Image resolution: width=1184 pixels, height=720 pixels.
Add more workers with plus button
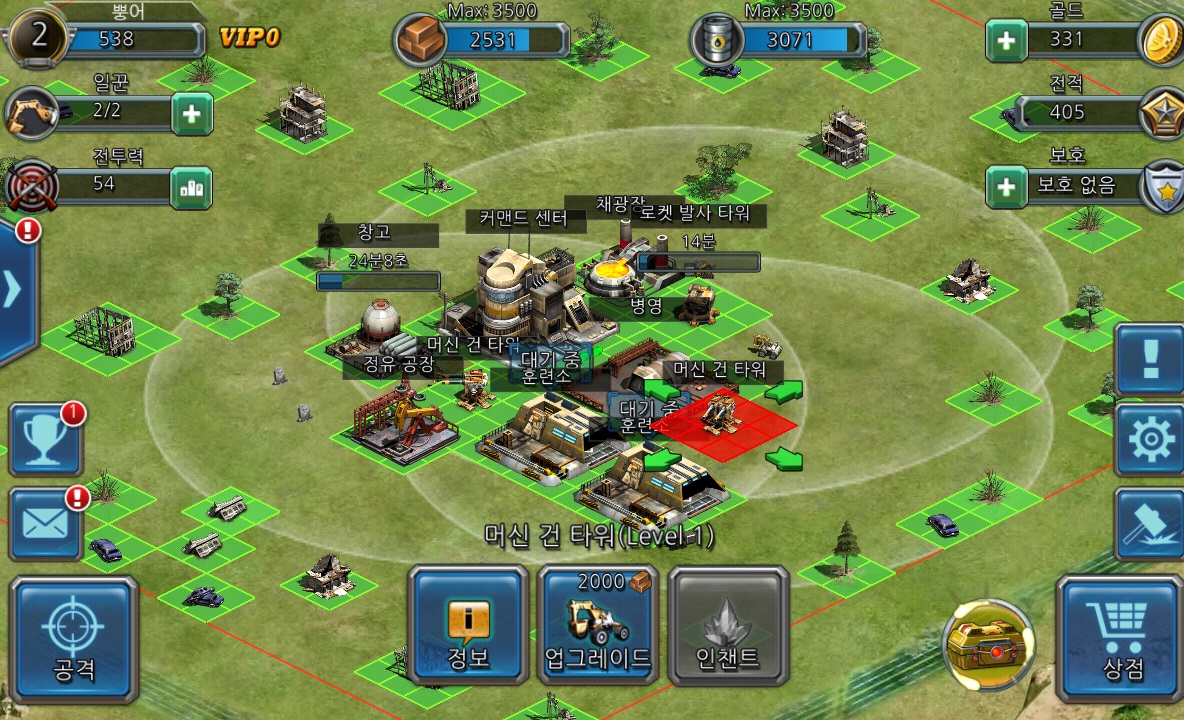pyautogui.click(x=191, y=114)
